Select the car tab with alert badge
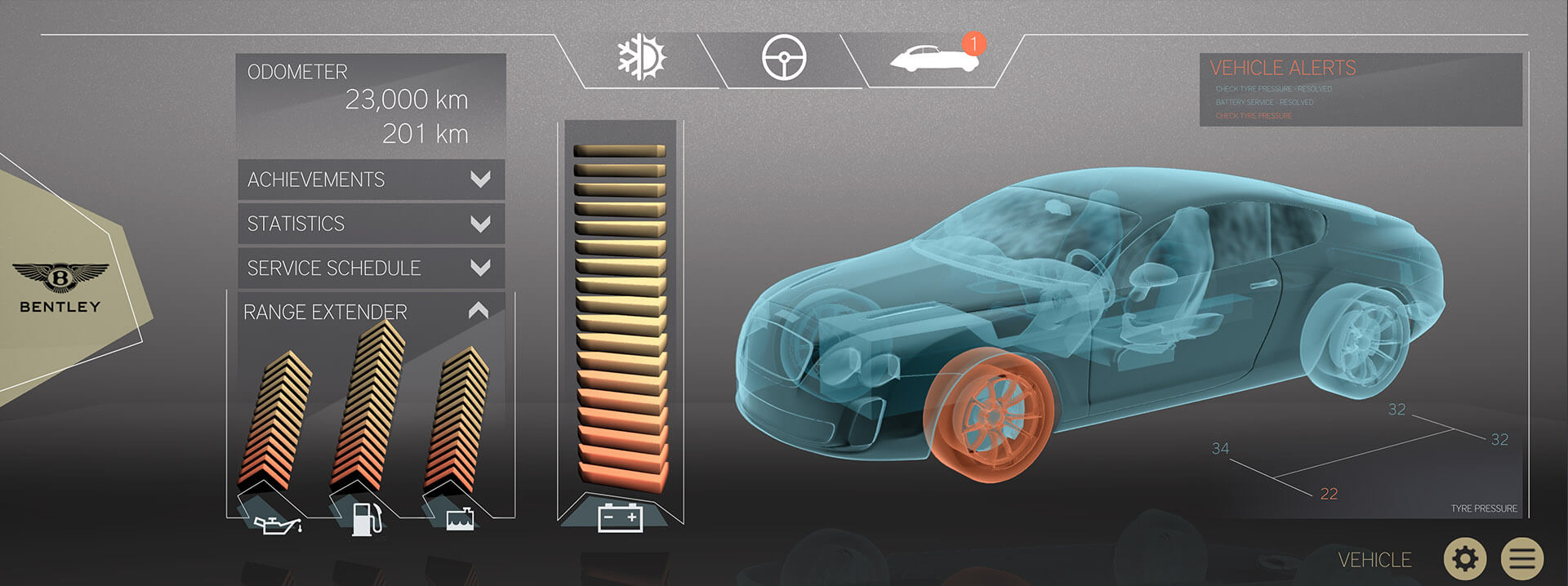1568x586 pixels. [933, 59]
